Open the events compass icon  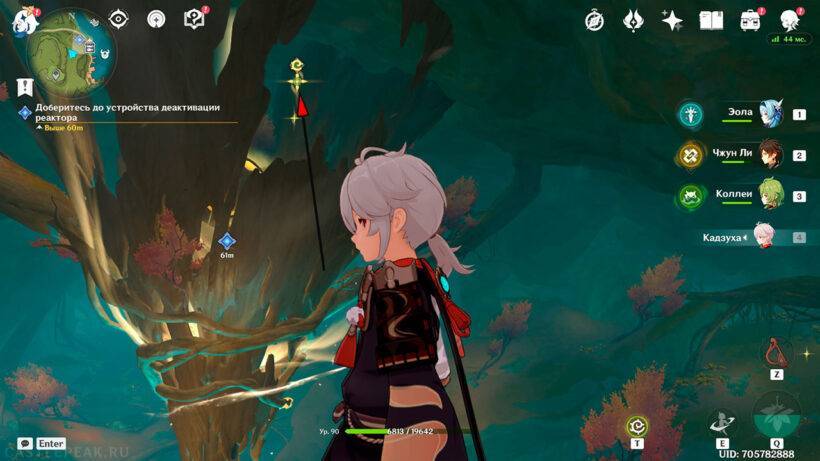coord(594,19)
